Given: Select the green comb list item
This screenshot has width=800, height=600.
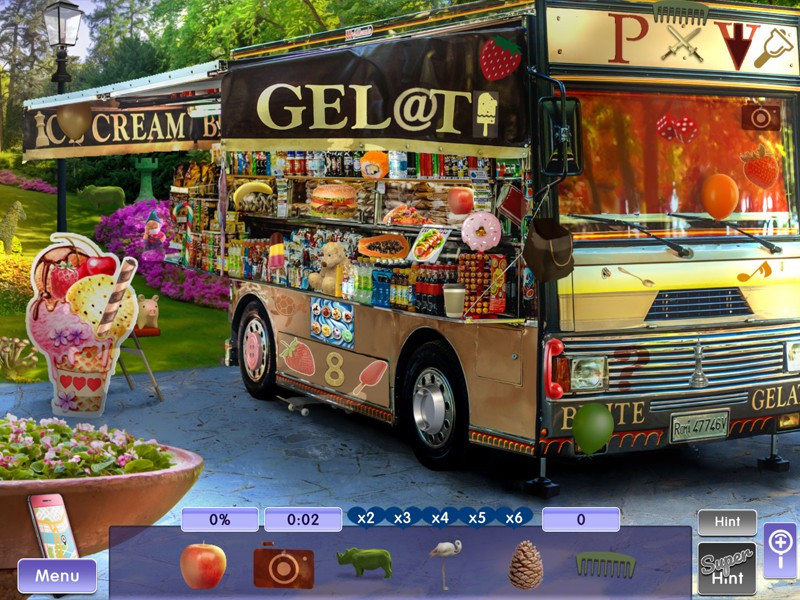Looking at the screenshot, I should (x=605, y=565).
